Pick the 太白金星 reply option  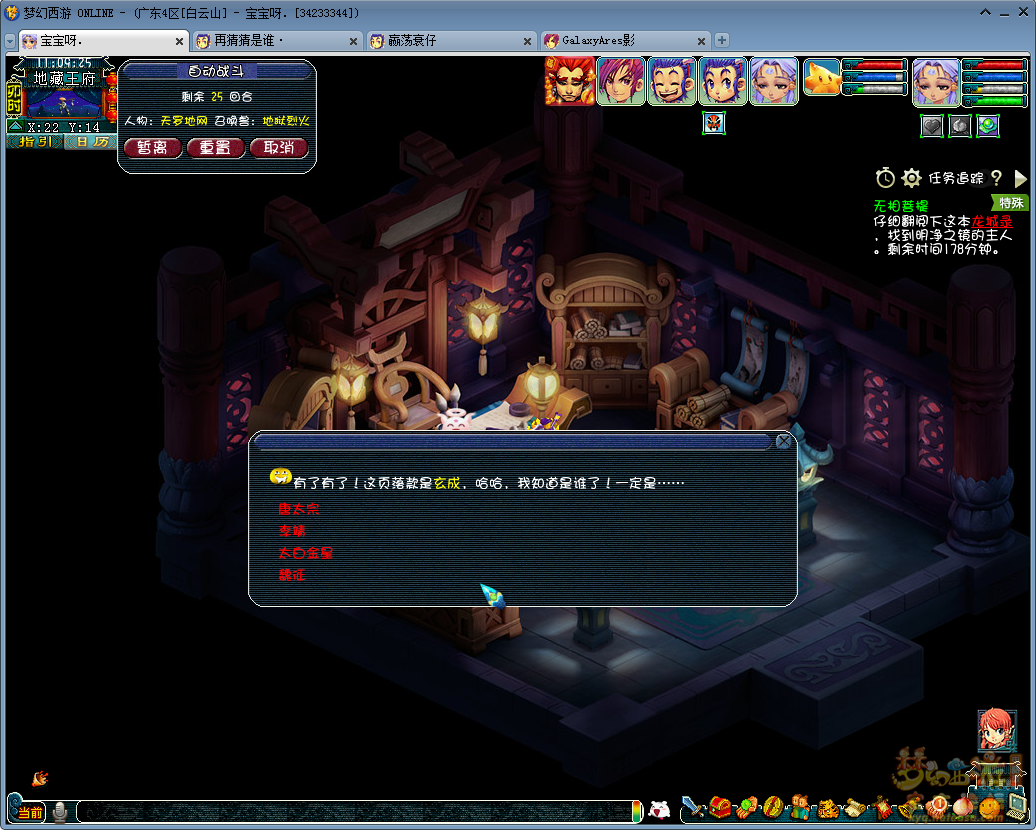tap(305, 553)
